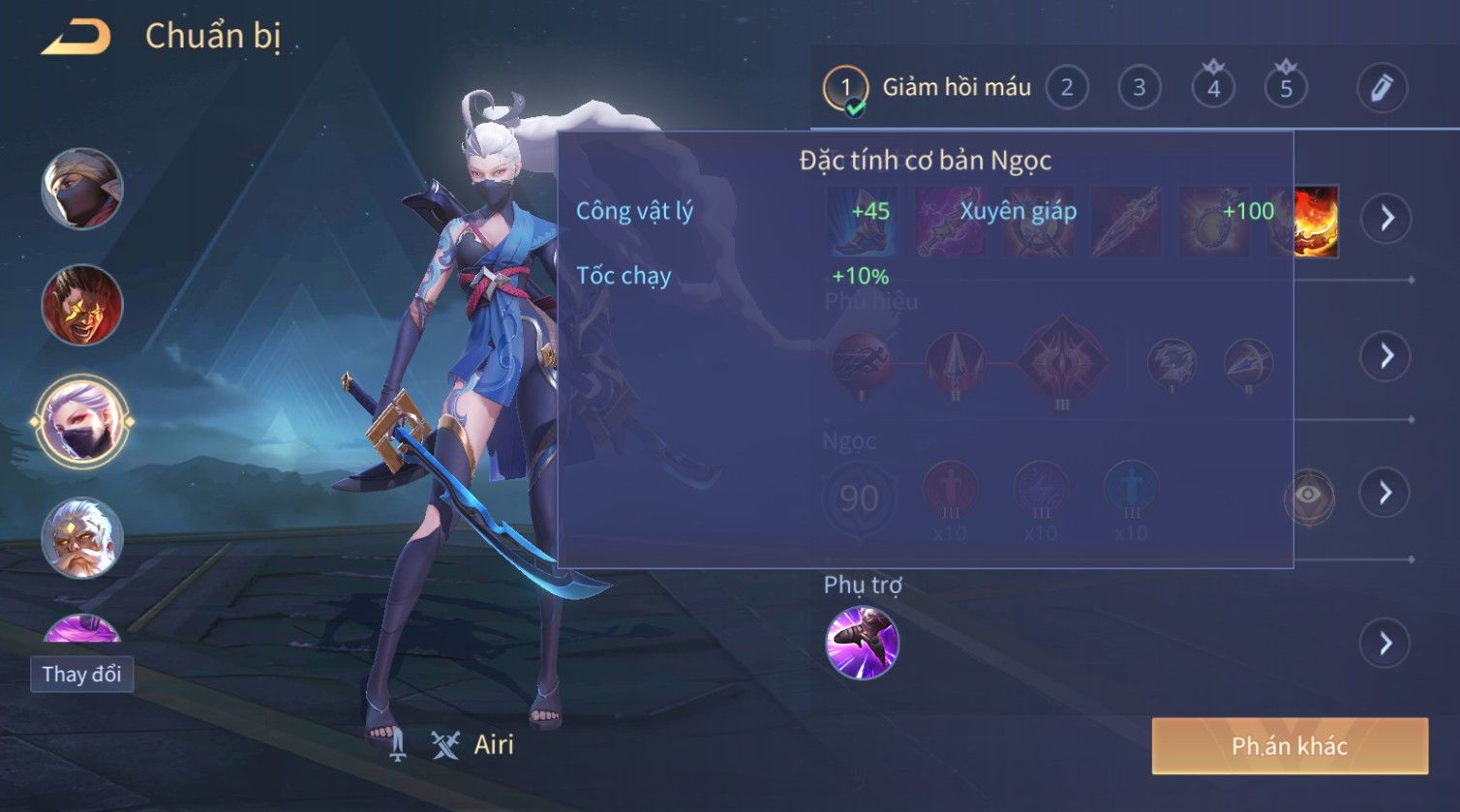The image size is (1460, 812).
Task: Click Thay đổi to change hero
Action: pyautogui.click(x=81, y=674)
